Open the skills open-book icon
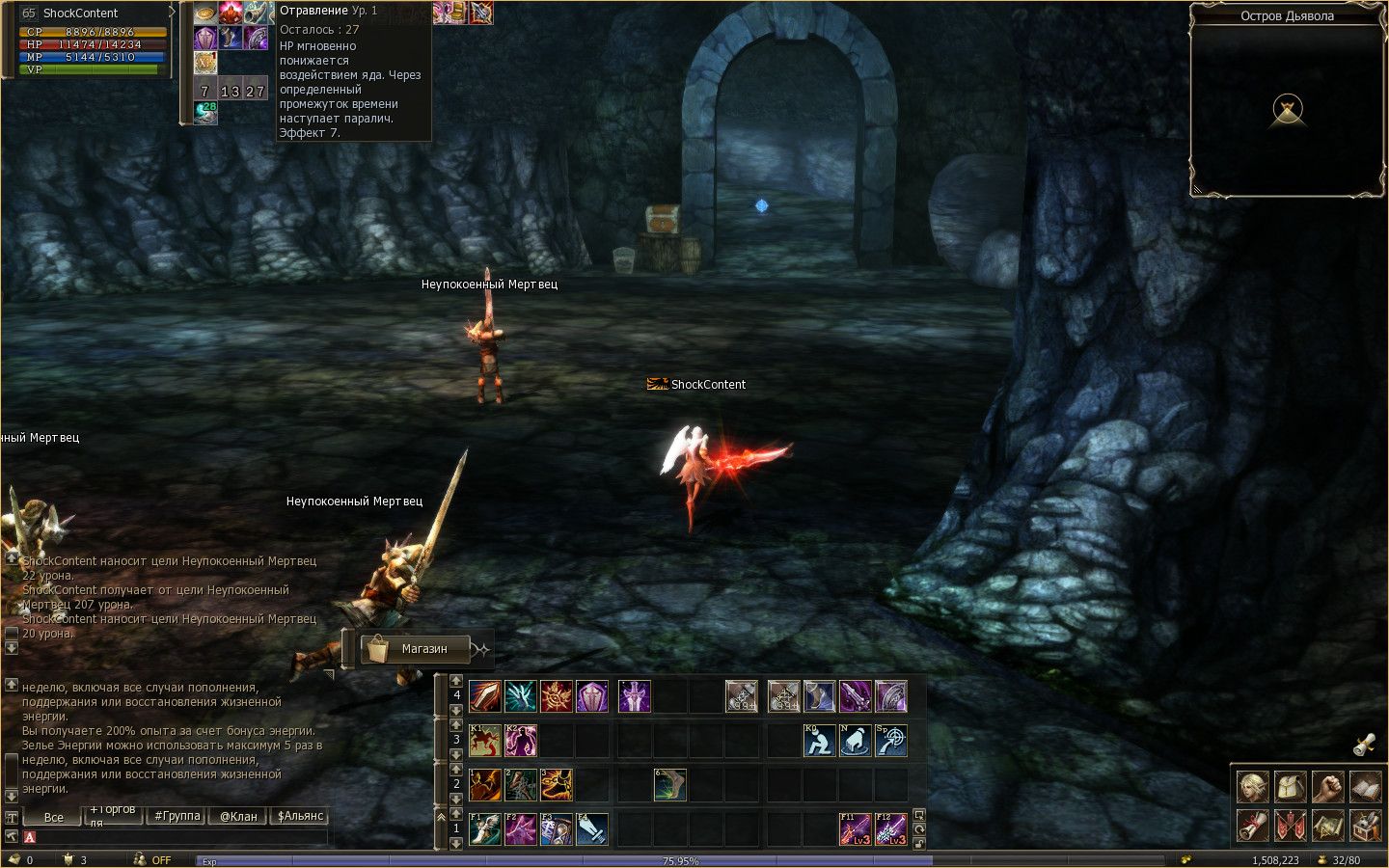This screenshot has height=868, width=1389. click(1365, 787)
